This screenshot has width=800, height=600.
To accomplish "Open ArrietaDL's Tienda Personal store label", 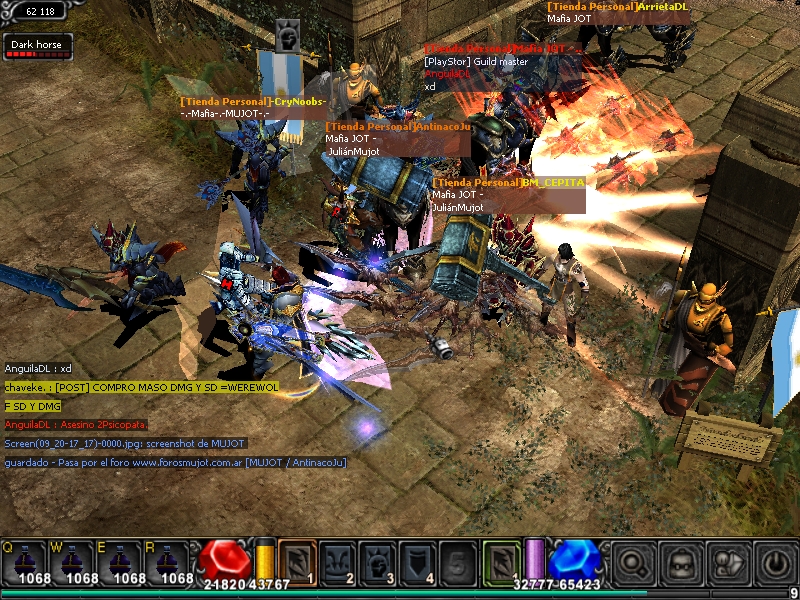I will click(618, 6).
